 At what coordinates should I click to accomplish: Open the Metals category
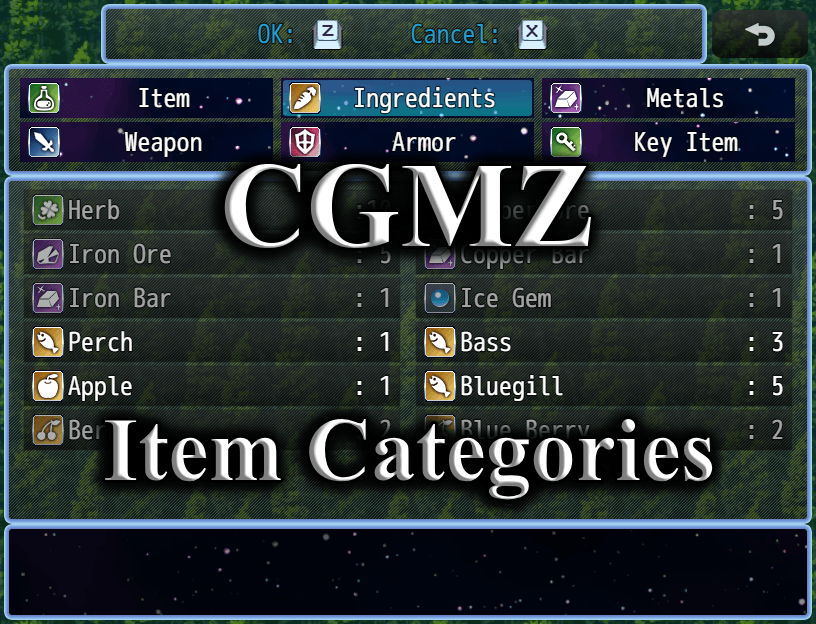tap(668, 99)
